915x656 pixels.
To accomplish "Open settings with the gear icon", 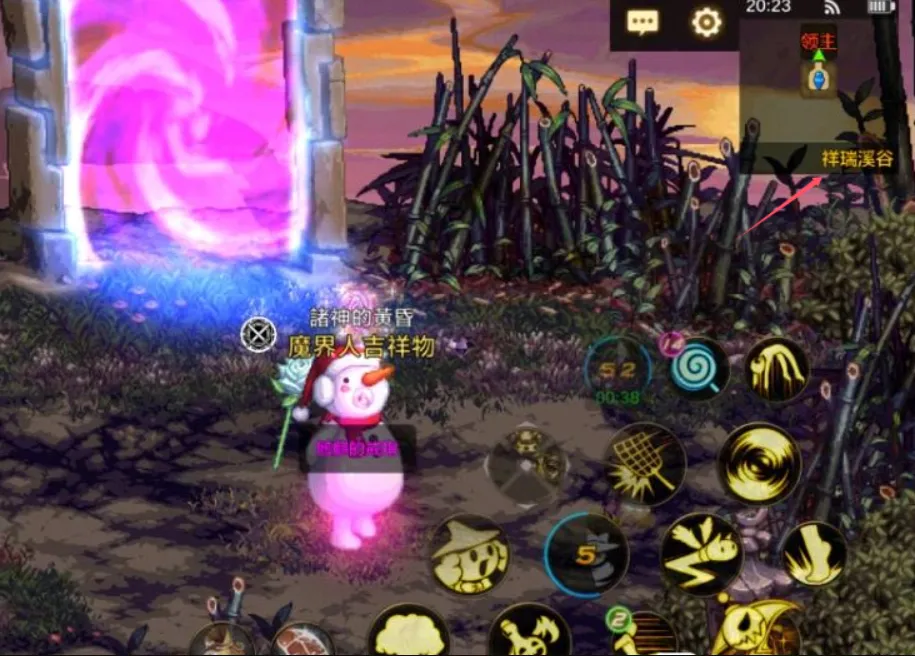I will tap(706, 22).
